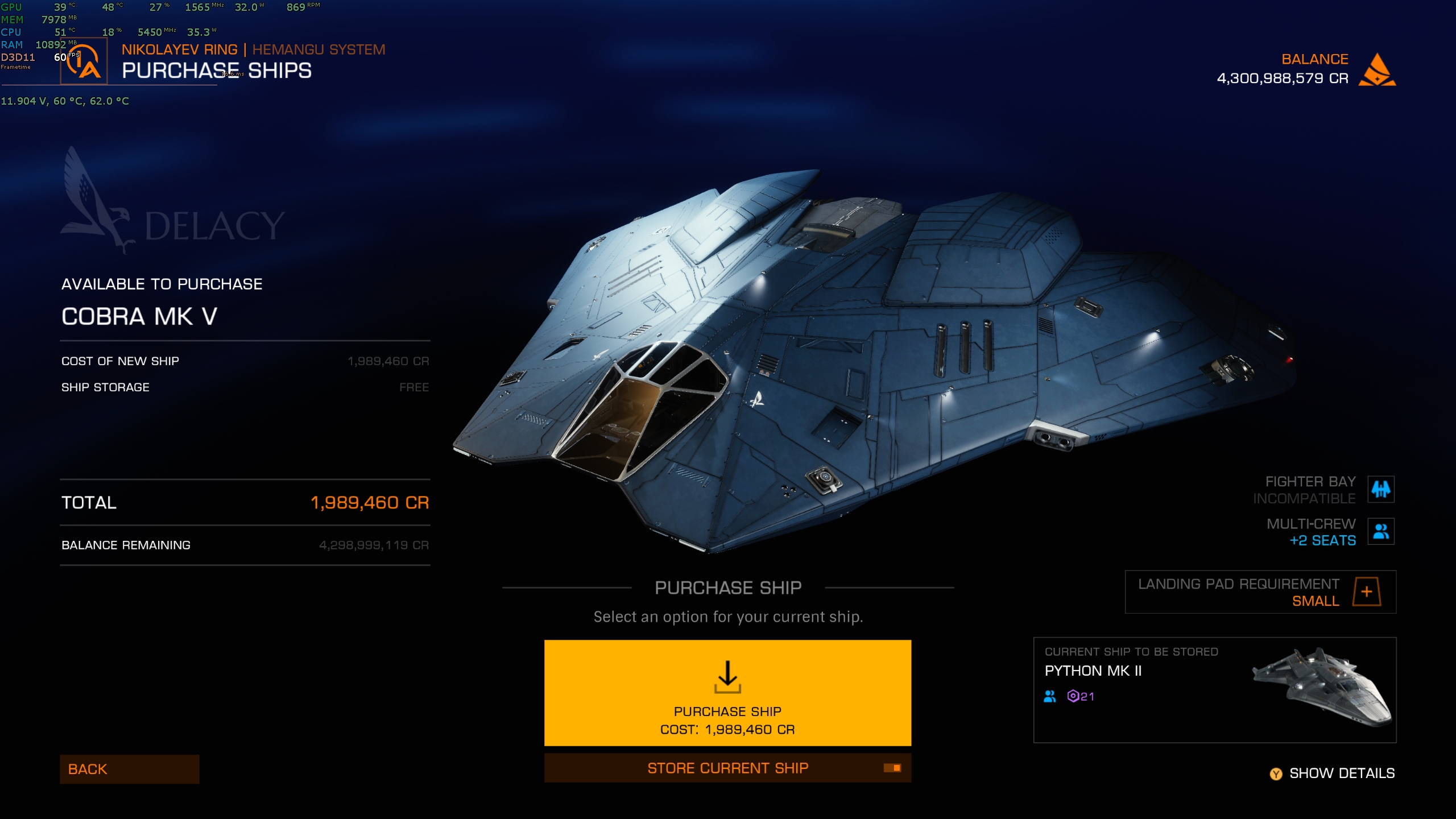
Task: Click the Fighter Bay icon
Action: [x=1380, y=489]
